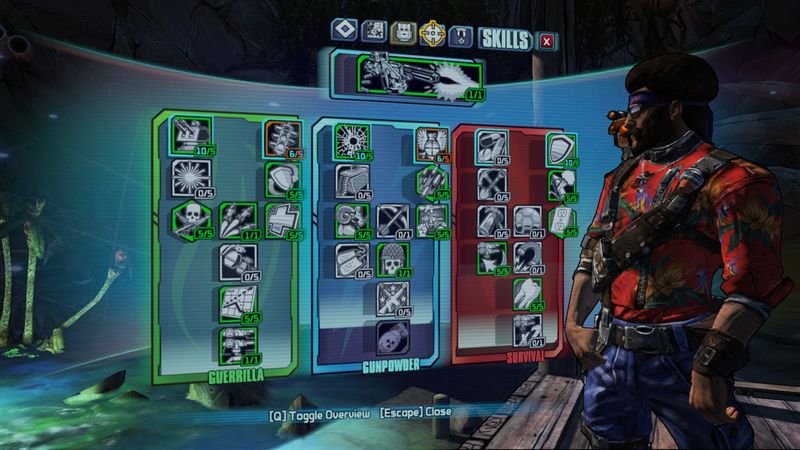
Task: Choose the green skull skill in Guerrilla
Action: point(190,218)
